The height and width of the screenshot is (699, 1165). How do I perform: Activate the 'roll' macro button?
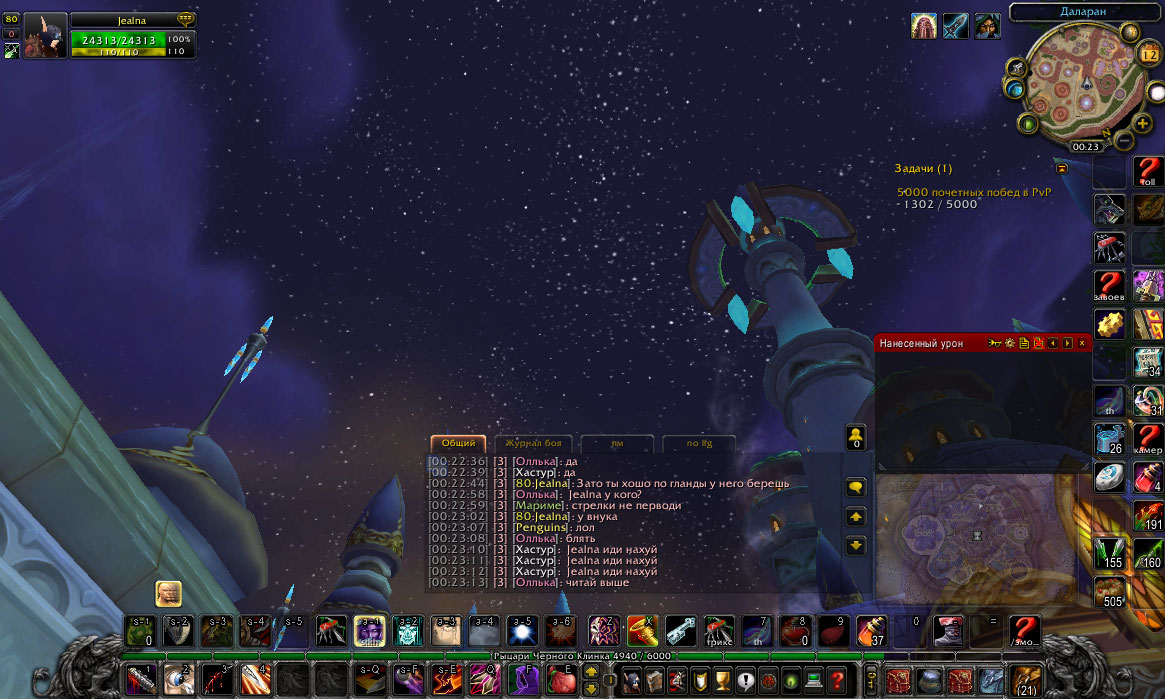pyautogui.click(x=1148, y=172)
